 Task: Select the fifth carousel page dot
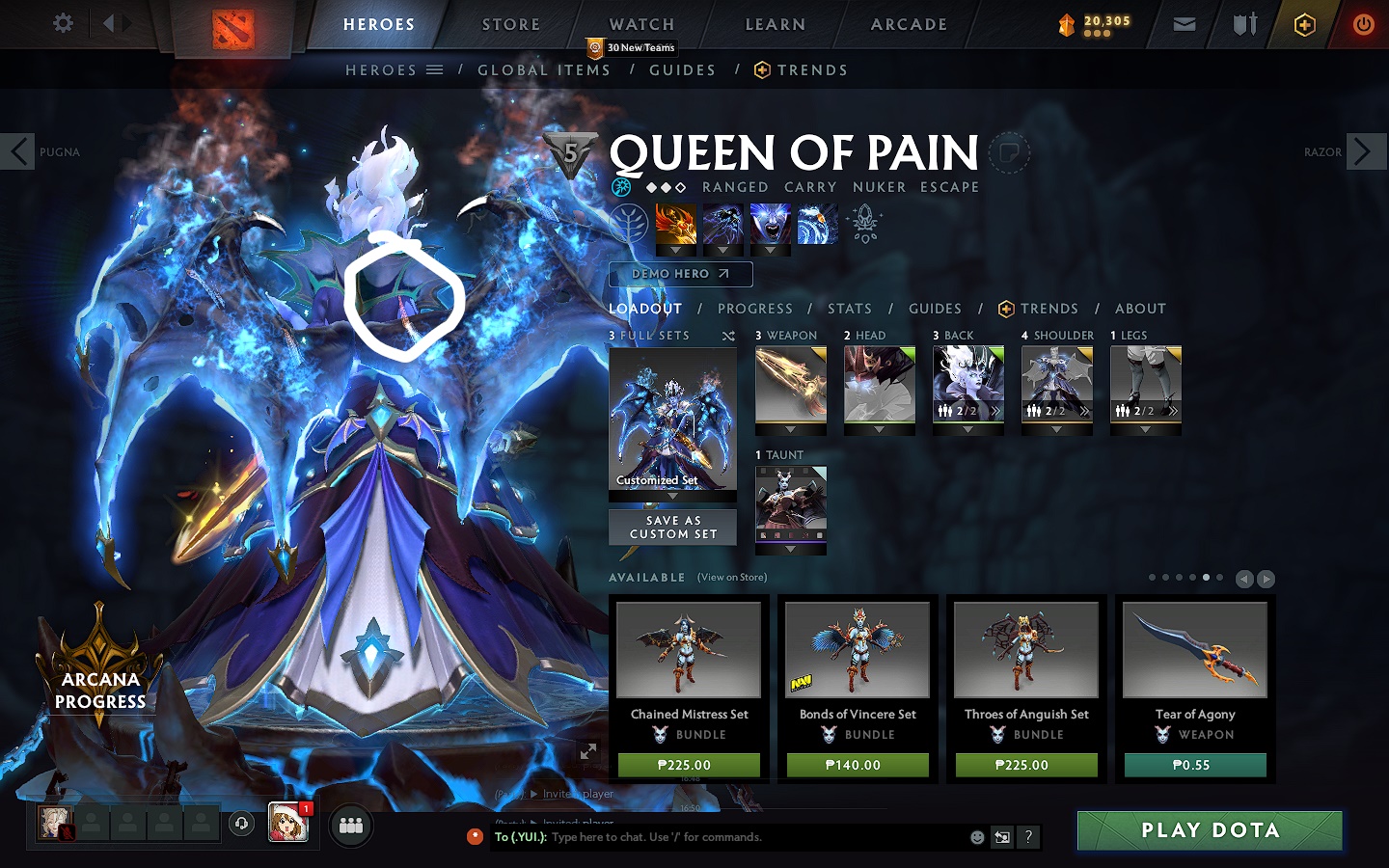1206,579
